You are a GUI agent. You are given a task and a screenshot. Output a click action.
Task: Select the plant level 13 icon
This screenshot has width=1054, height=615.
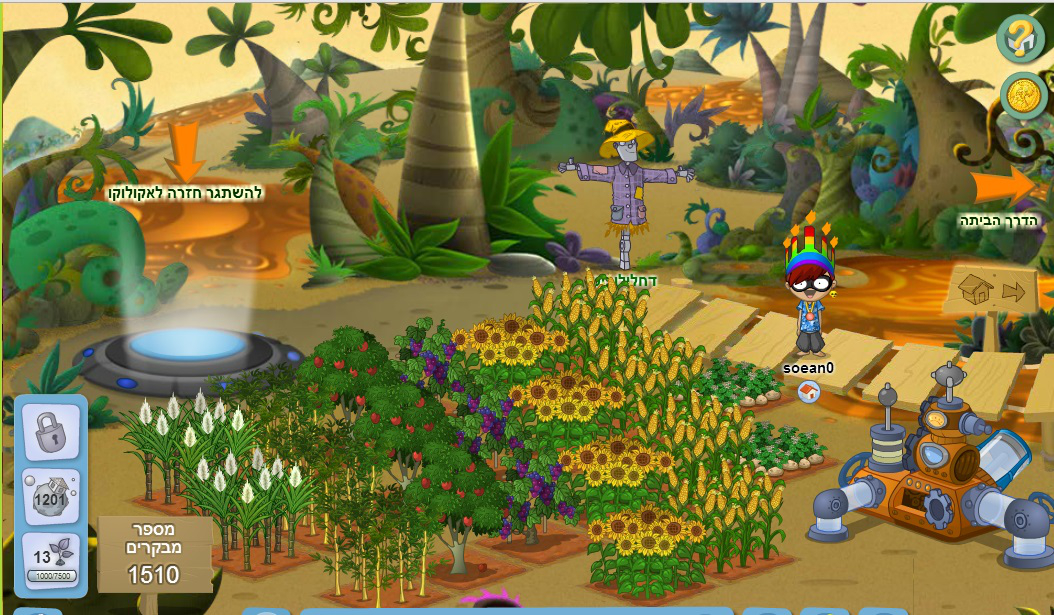pos(50,562)
